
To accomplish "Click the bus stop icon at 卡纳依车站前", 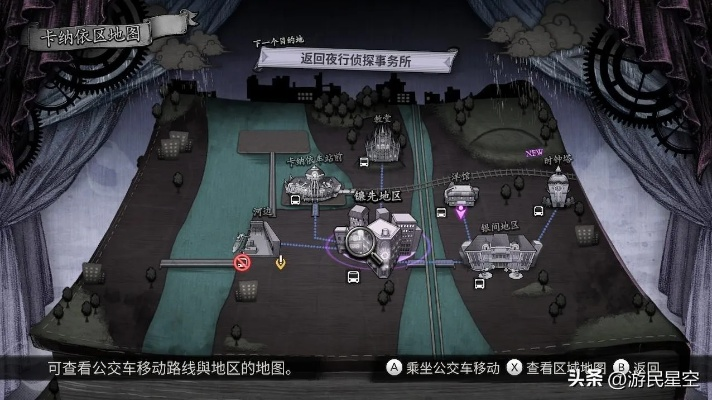I will 296,199.
